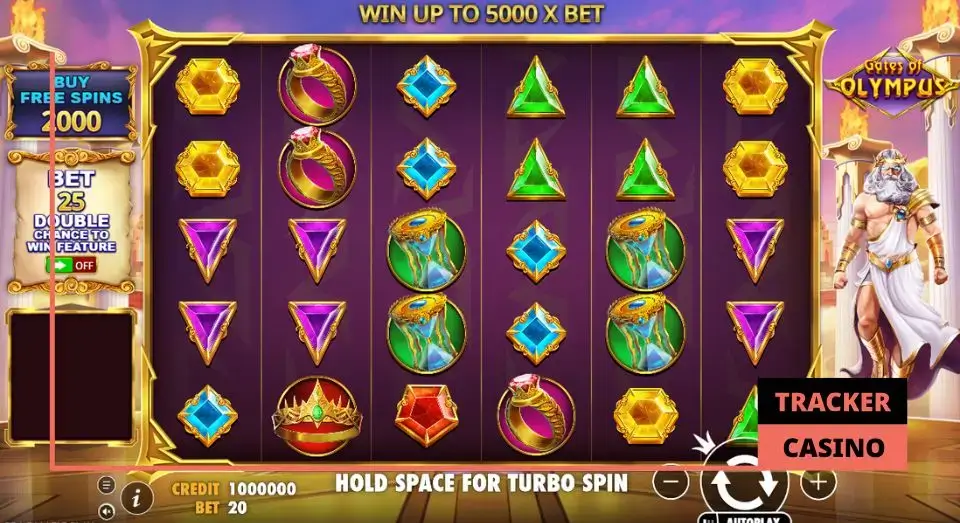Open the Autoplay options

click(x=744, y=519)
